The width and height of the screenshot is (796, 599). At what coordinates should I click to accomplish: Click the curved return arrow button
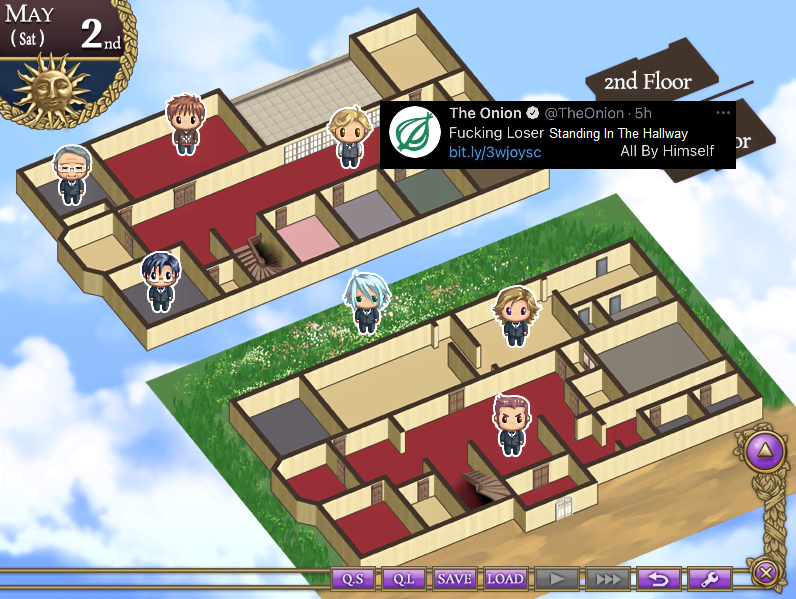coord(658,579)
